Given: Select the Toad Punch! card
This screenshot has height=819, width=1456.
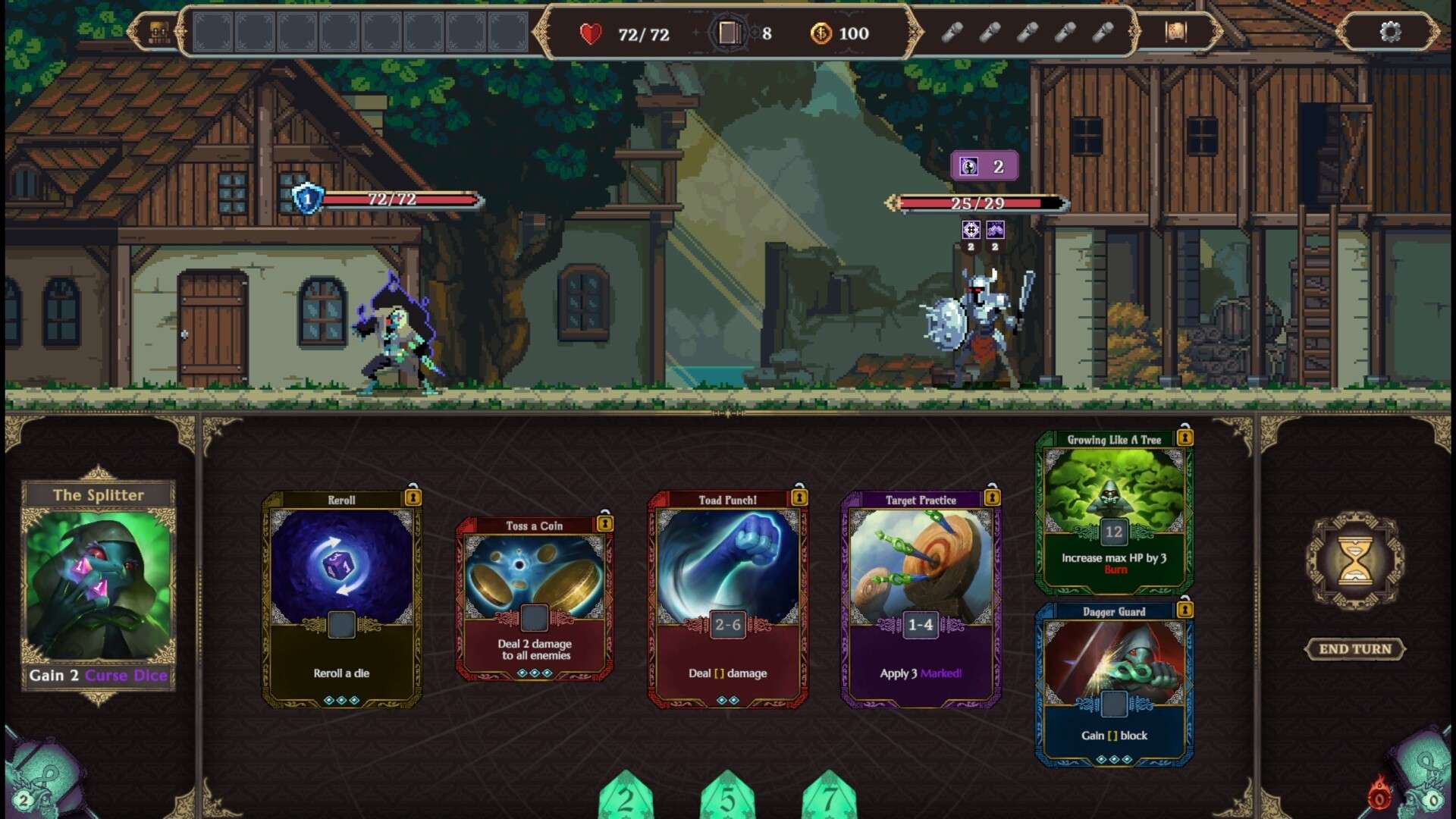Looking at the screenshot, I should 728,599.
